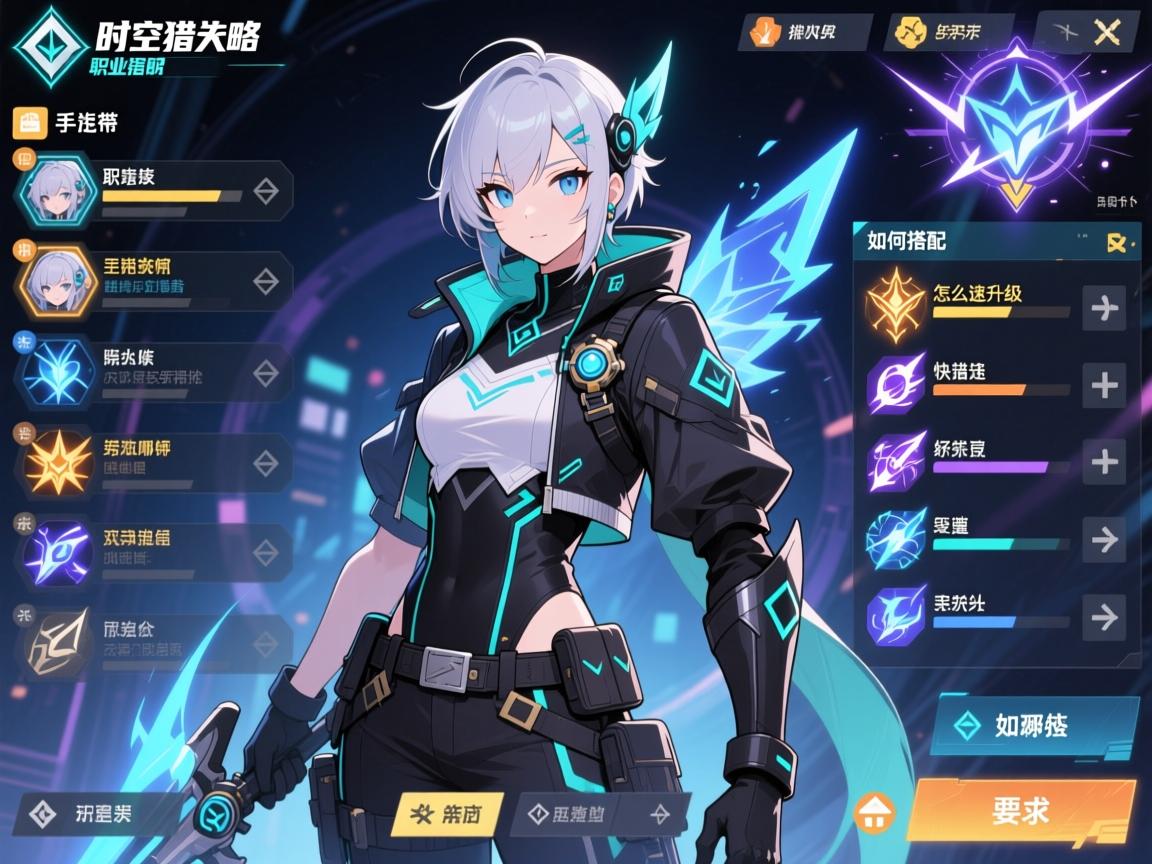
Task: Open the 怎么速升级 guide entry arrow
Action: [1104, 308]
